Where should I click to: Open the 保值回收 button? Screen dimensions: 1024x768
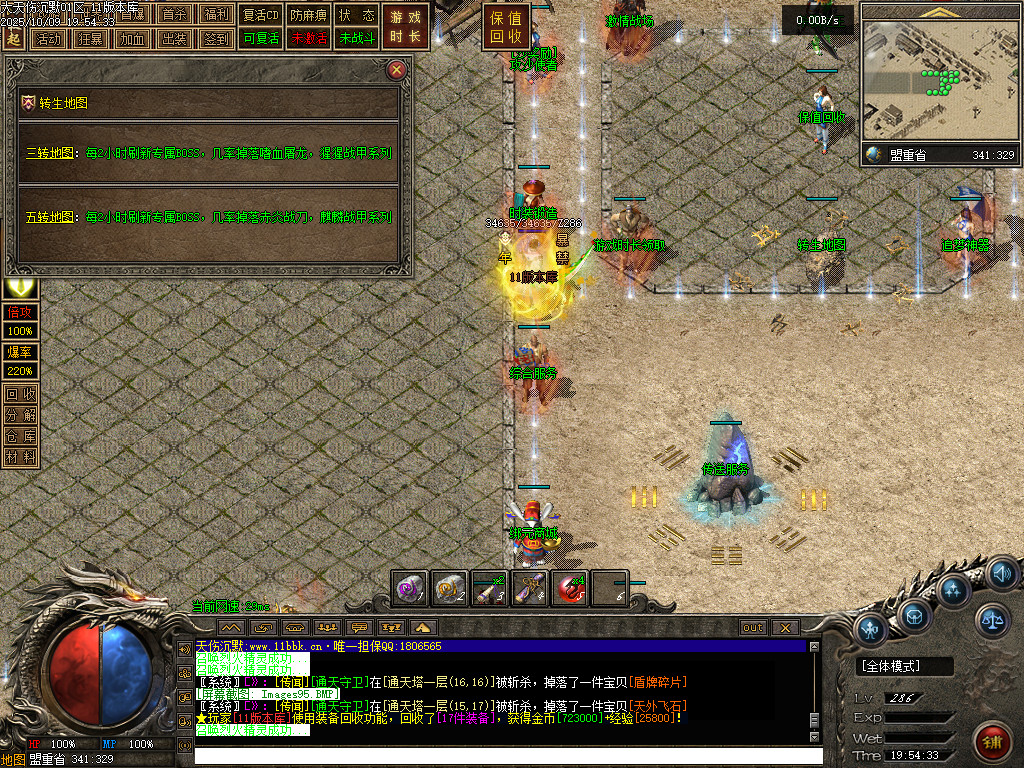(x=506, y=28)
